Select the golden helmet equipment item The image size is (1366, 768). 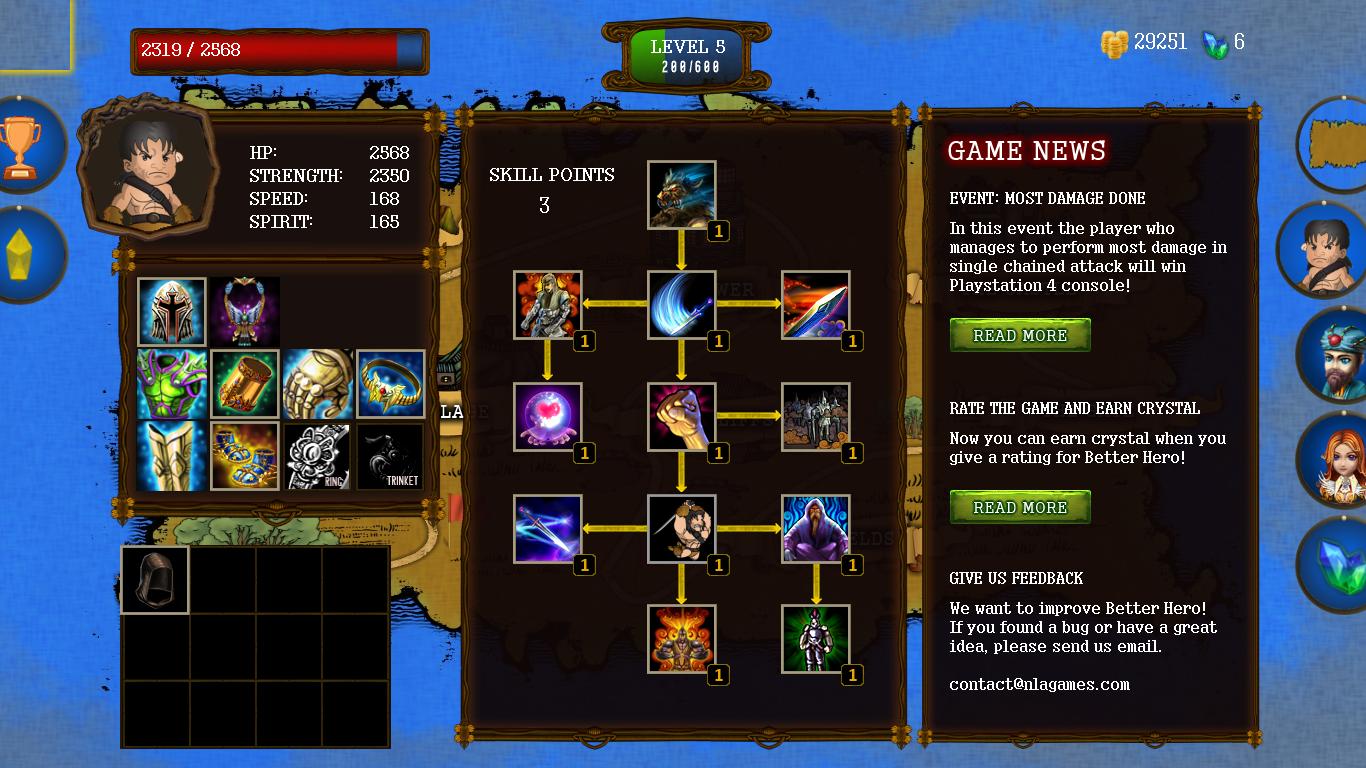(172, 310)
